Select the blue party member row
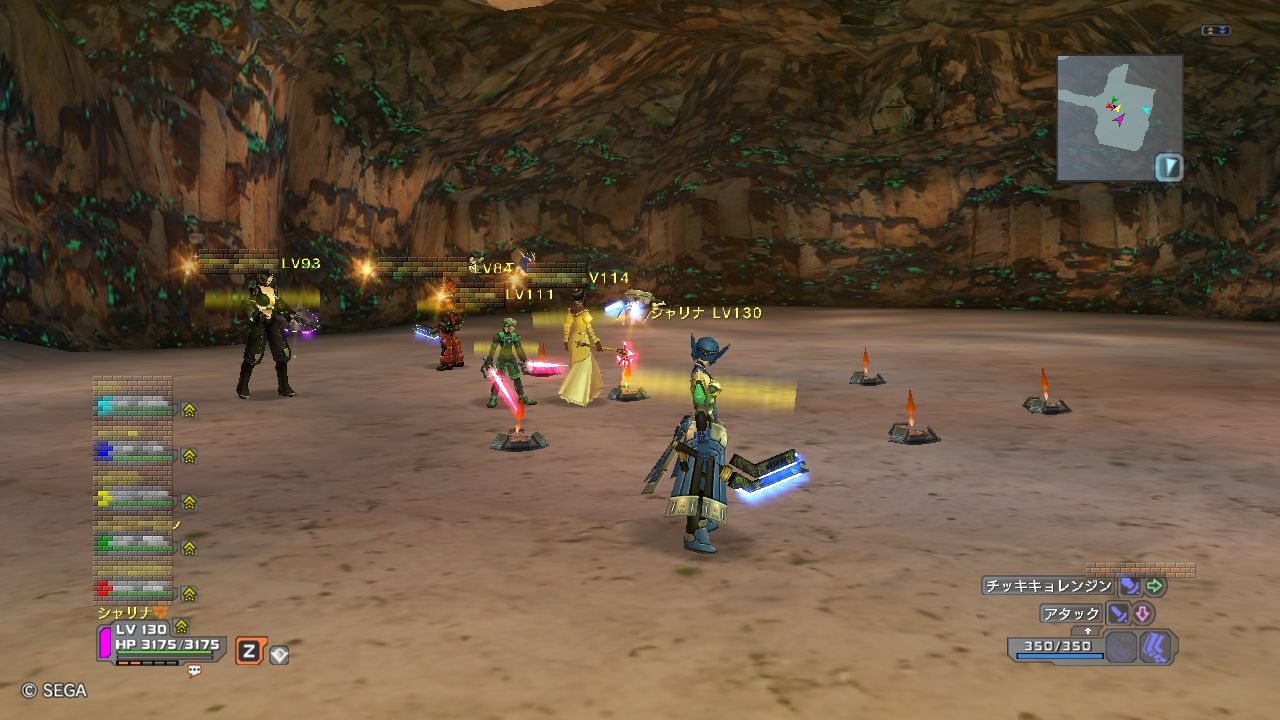 [x=134, y=453]
